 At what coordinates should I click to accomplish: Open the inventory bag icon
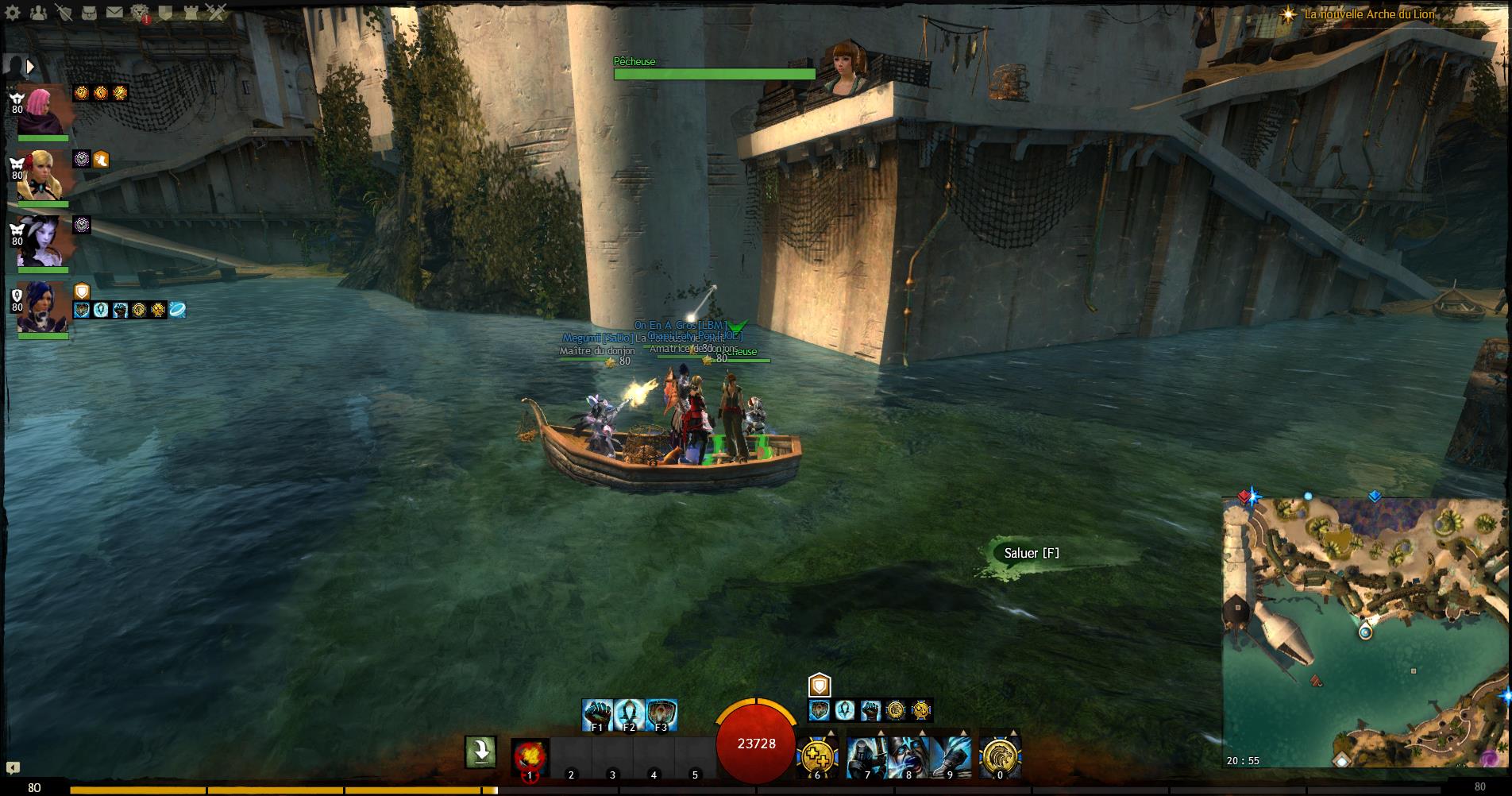(x=89, y=12)
